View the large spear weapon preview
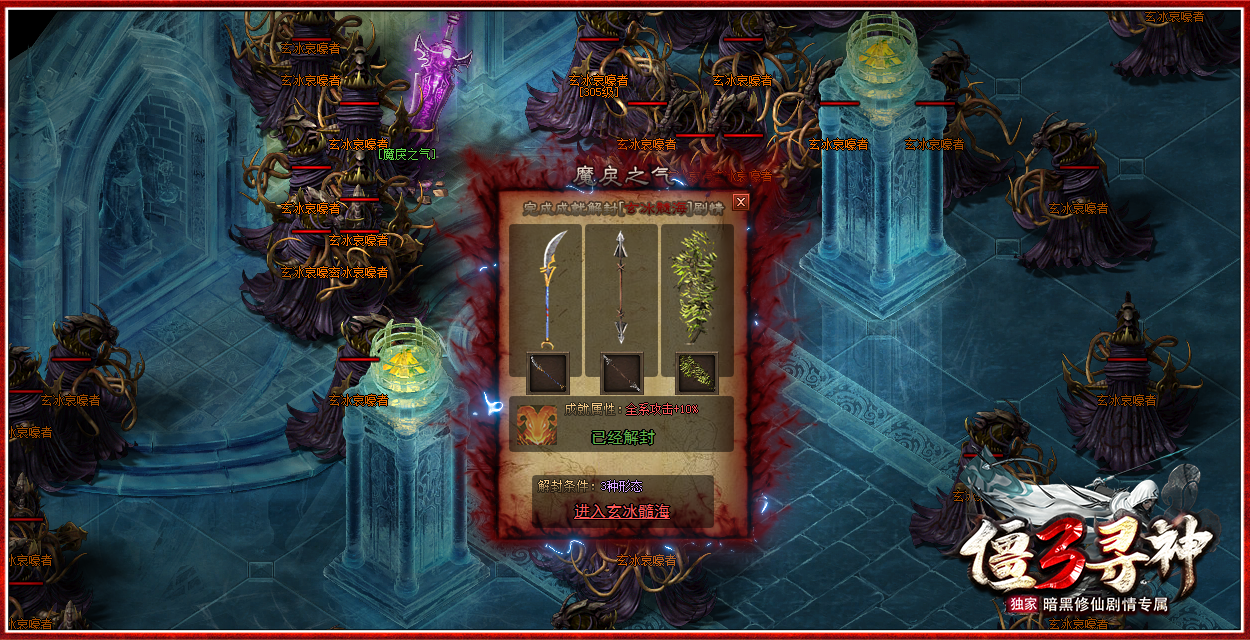Screen dimensions: 1250x640 pyautogui.click(x=620, y=286)
